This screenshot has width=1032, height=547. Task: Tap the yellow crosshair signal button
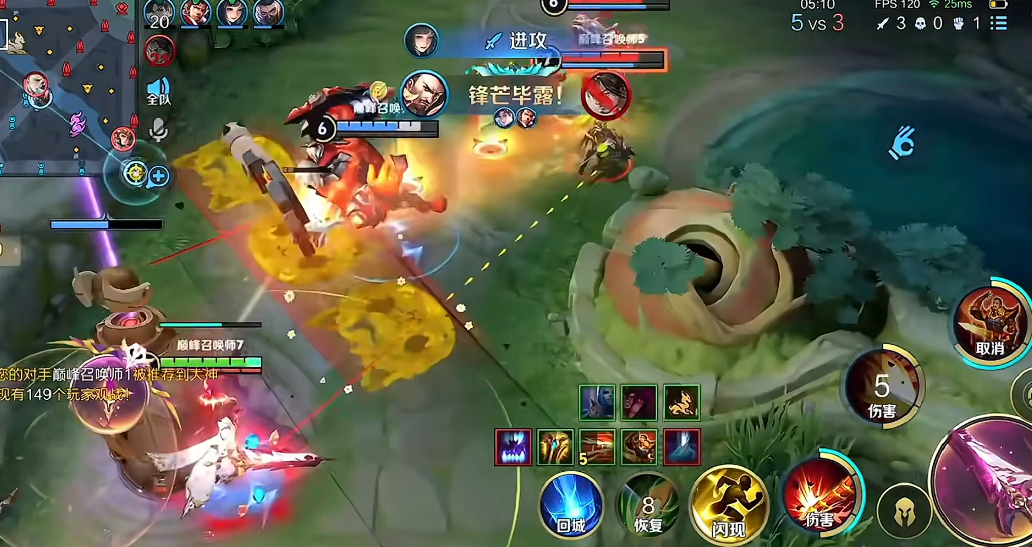click(x=135, y=173)
